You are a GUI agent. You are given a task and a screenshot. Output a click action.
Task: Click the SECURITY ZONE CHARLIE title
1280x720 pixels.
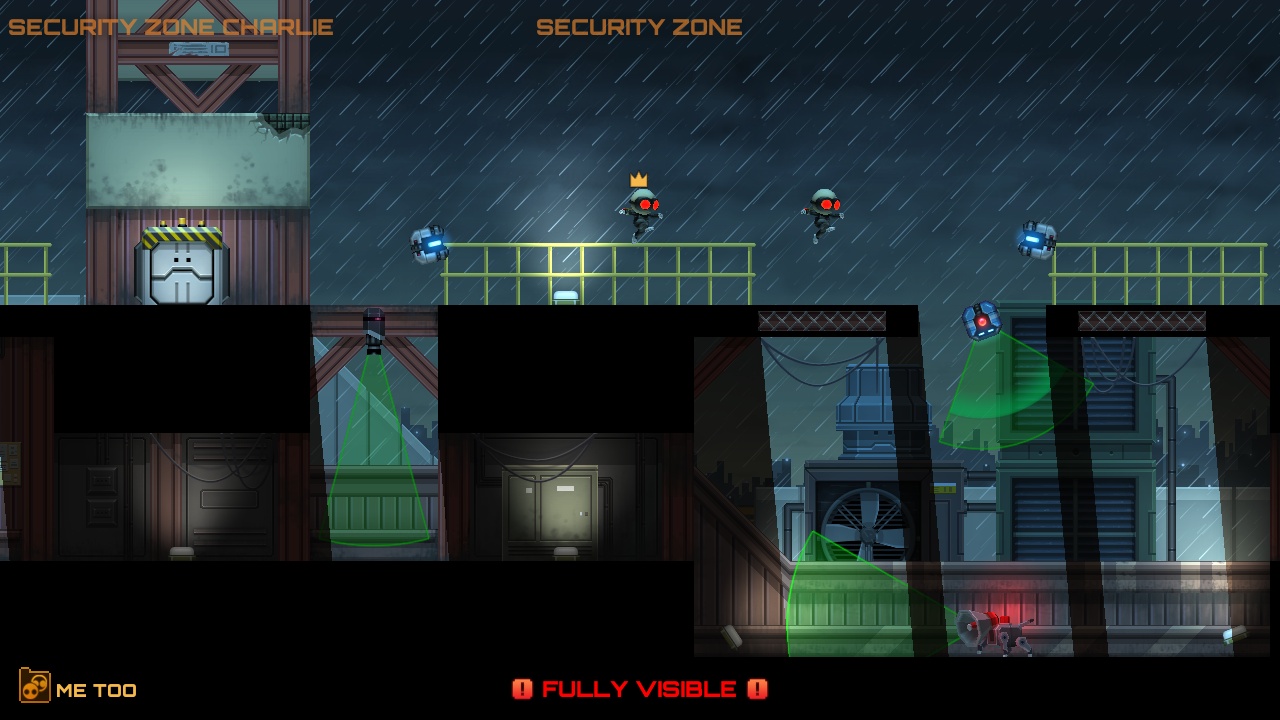click(x=170, y=27)
